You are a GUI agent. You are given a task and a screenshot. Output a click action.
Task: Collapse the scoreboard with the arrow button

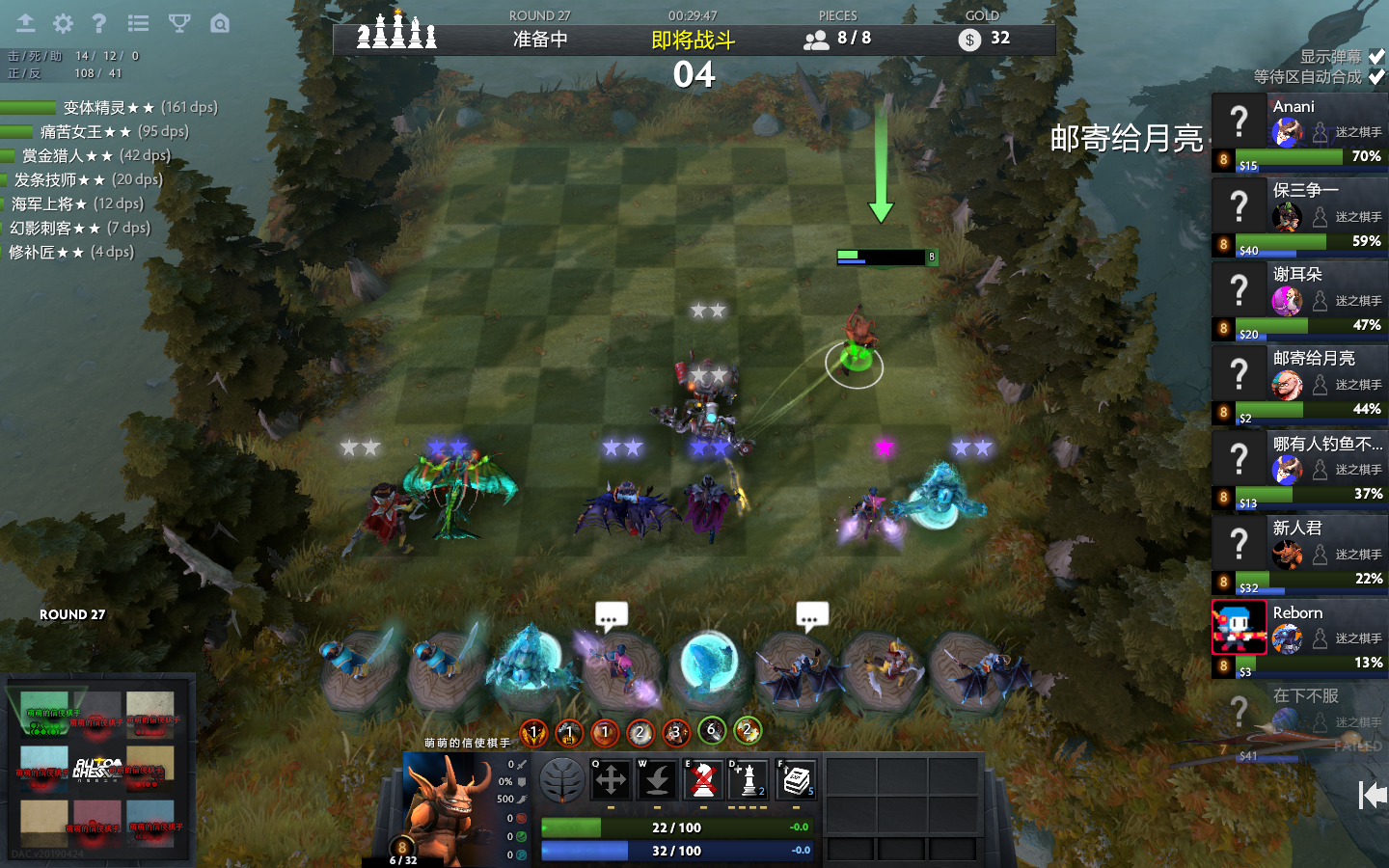[x=1372, y=796]
